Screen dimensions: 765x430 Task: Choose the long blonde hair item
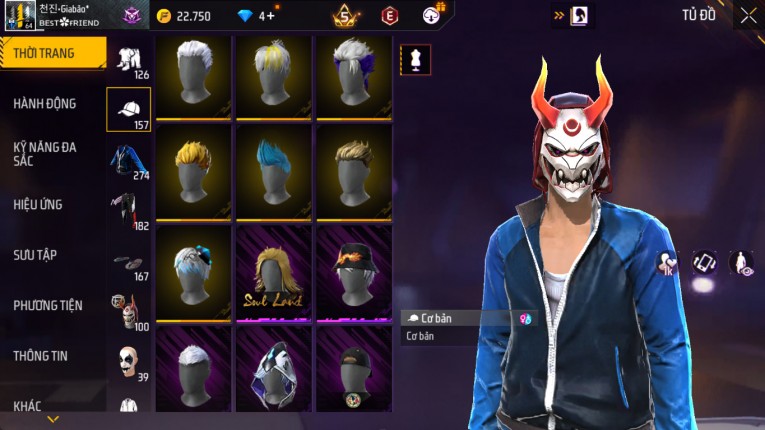pos(273,272)
